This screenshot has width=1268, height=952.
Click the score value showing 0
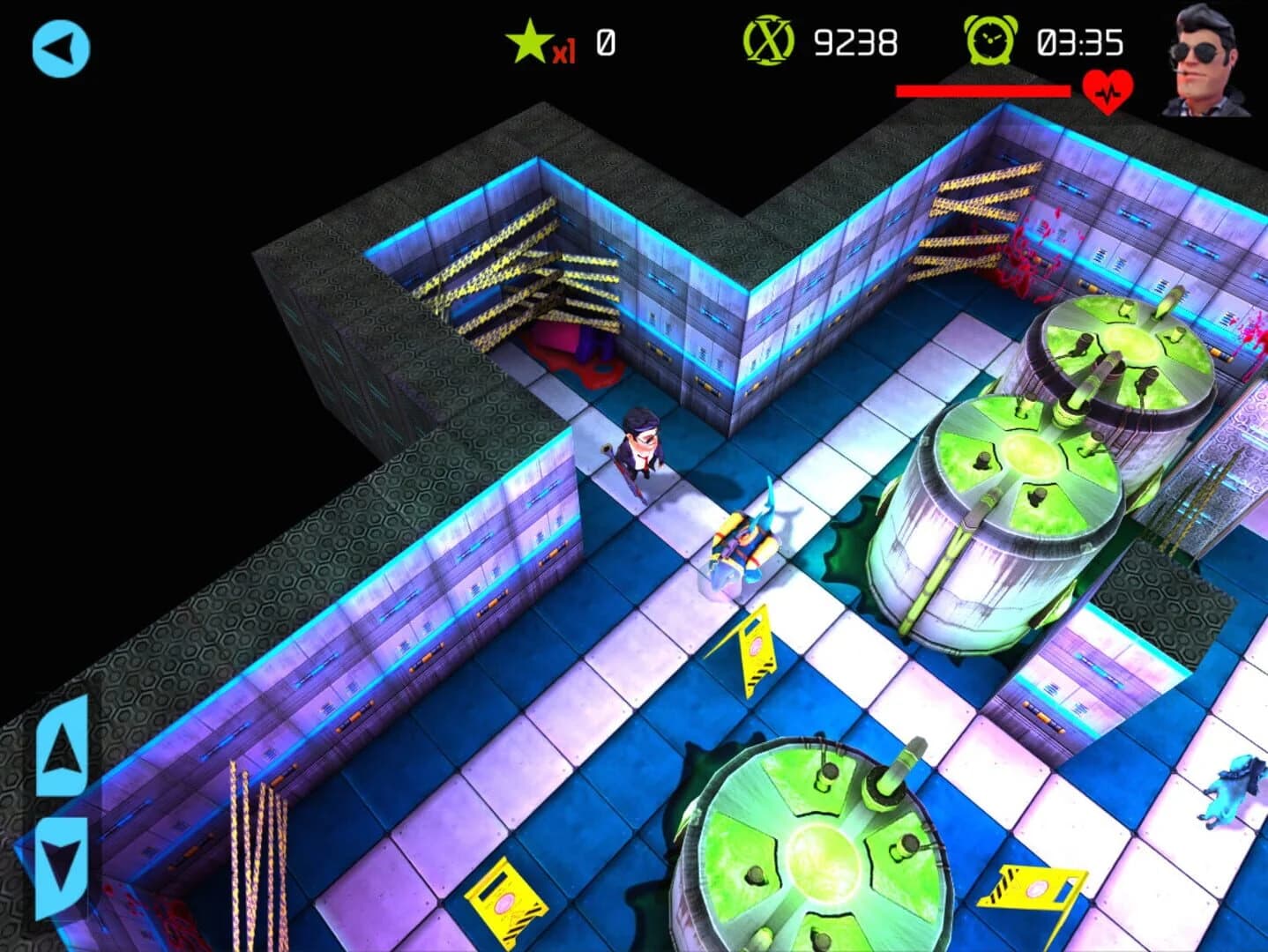605,40
